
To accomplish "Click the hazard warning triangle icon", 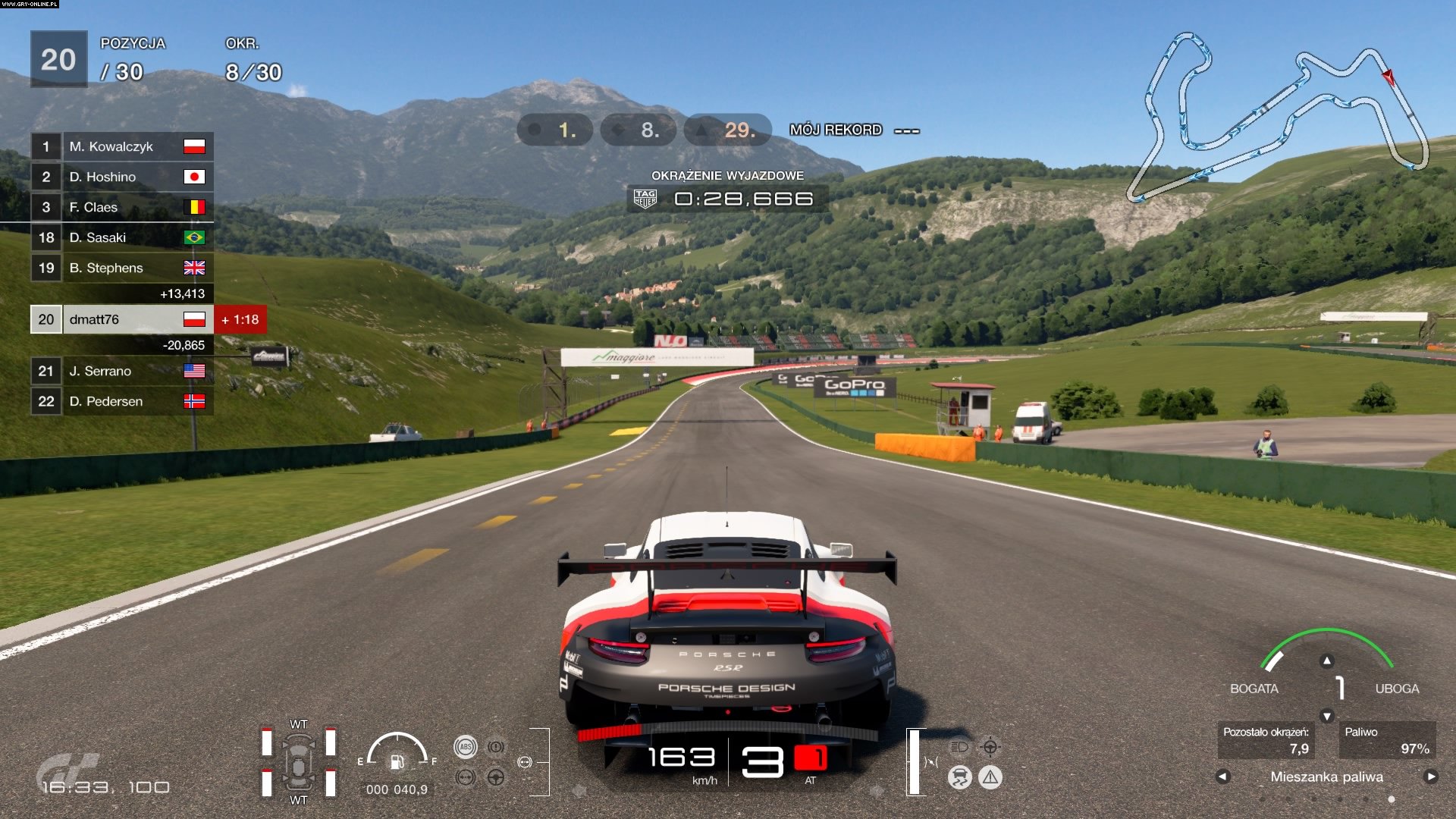I will (x=990, y=777).
